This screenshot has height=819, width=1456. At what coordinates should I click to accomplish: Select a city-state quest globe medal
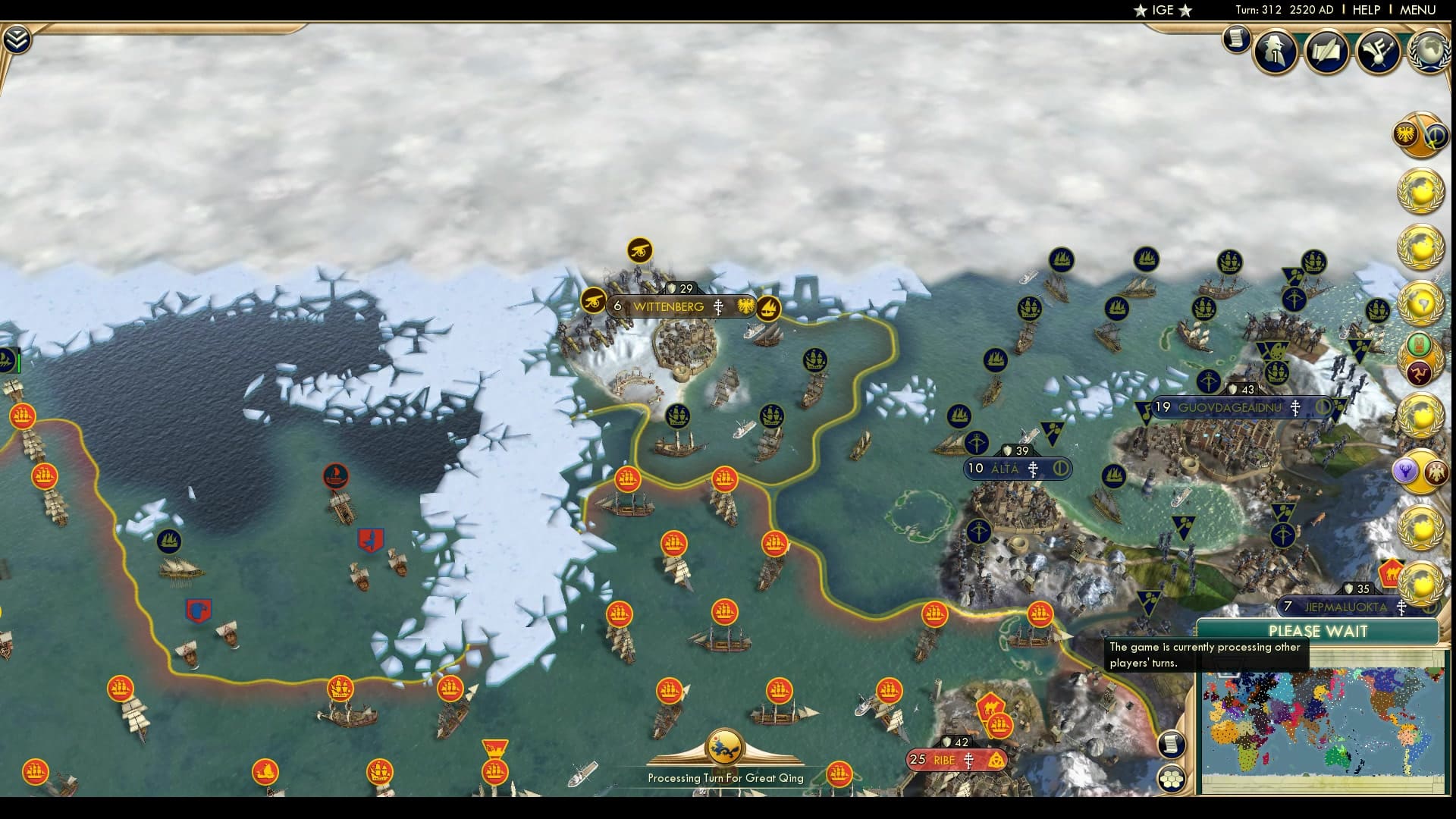[x=1422, y=193]
